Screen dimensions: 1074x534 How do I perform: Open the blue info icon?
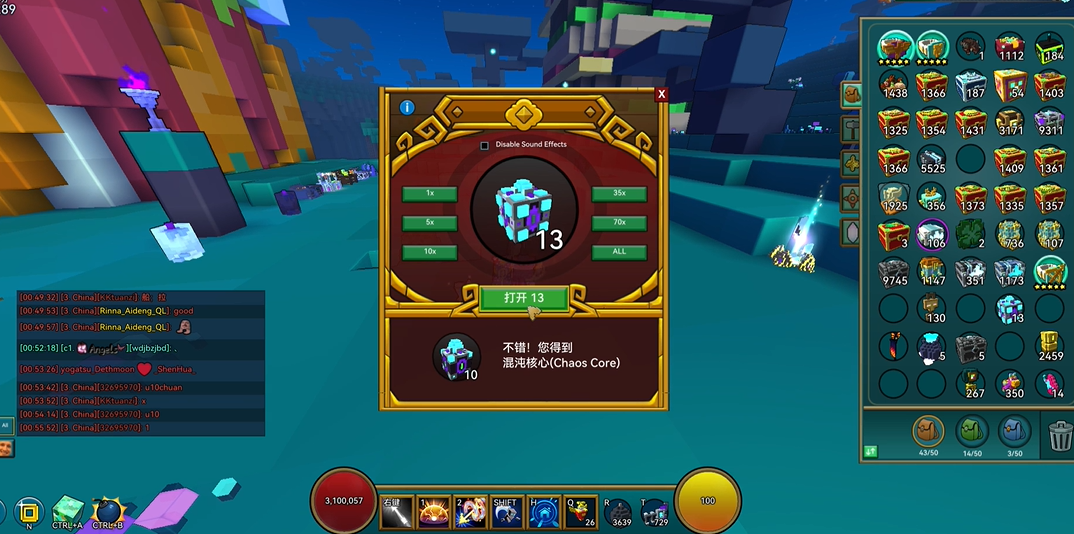[407, 107]
